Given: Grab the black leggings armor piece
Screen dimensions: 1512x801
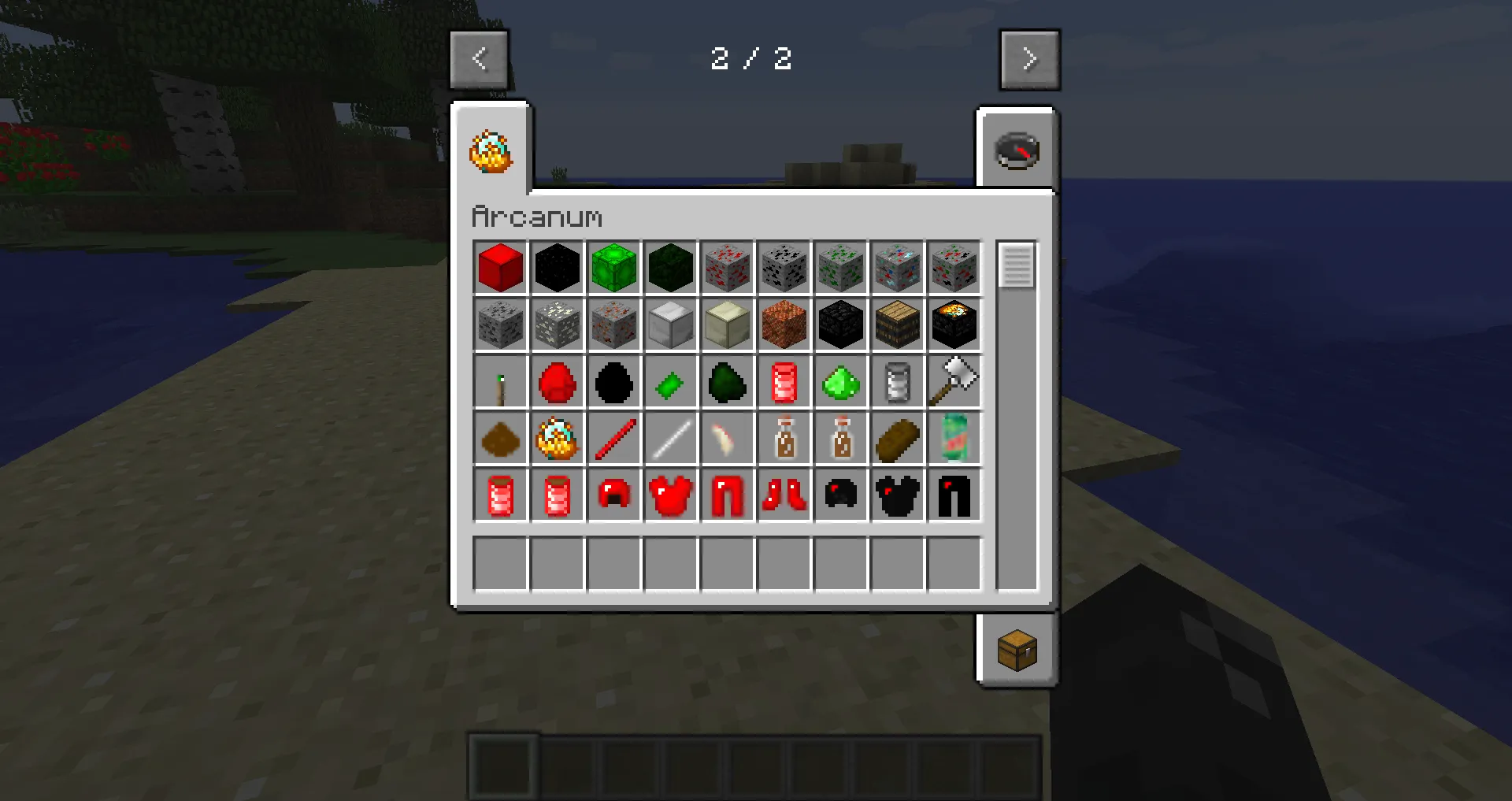Looking at the screenshot, I should pos(954,495).
